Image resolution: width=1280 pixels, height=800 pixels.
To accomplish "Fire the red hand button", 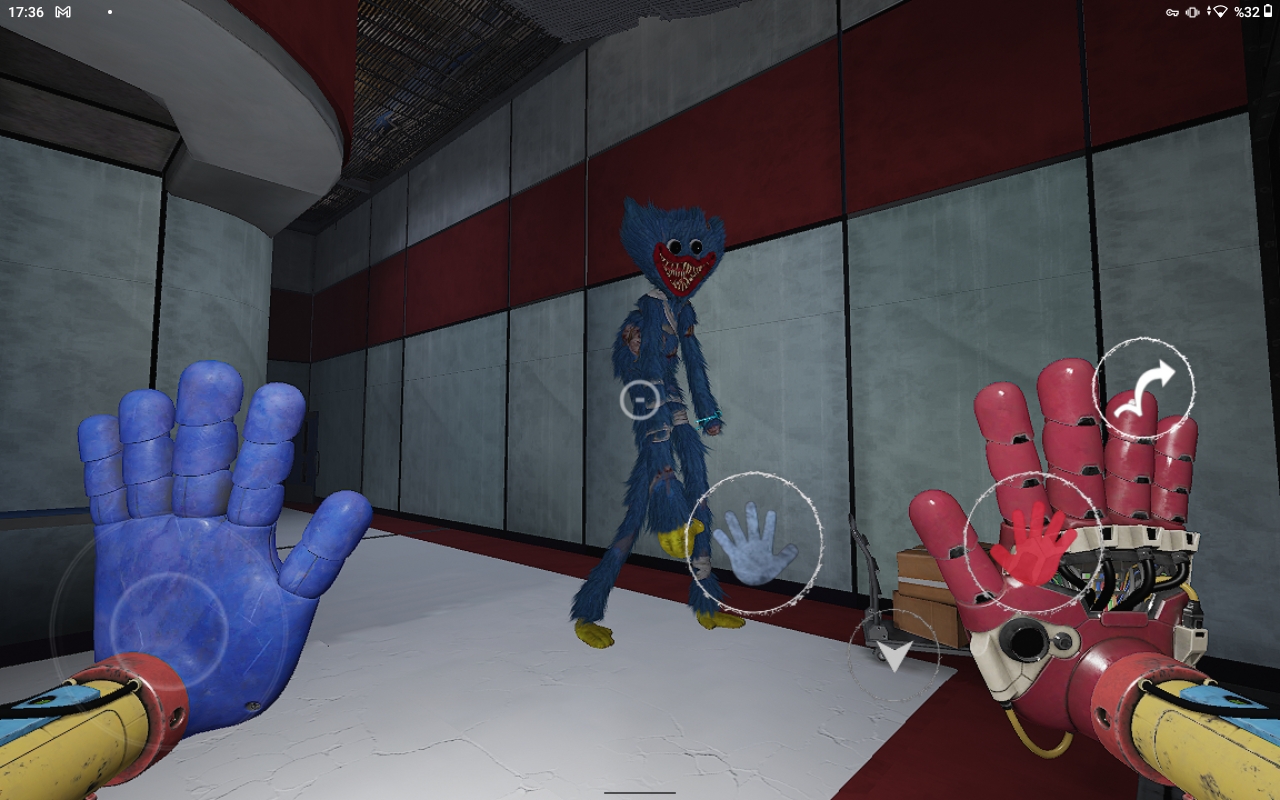I will 1033,543.
